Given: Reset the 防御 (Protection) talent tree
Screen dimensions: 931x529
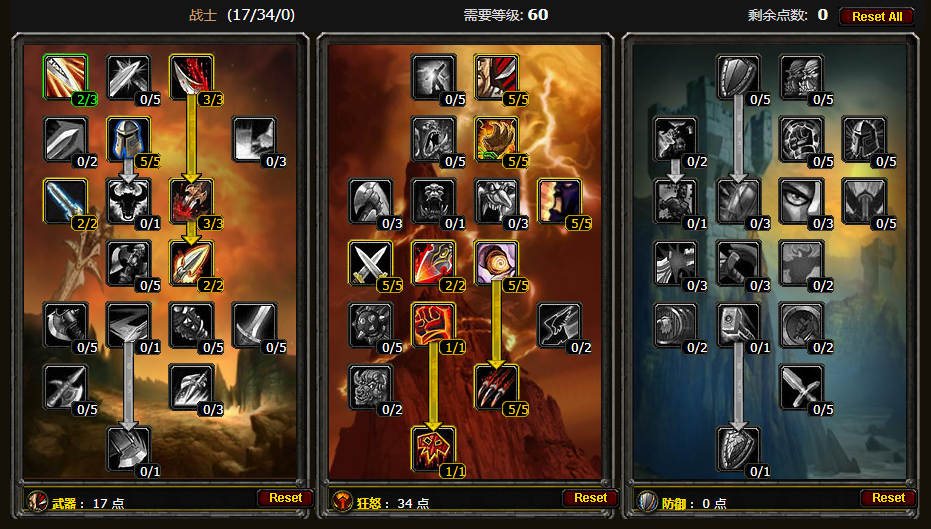Looking at the screenshot, I should coord(888,497).
